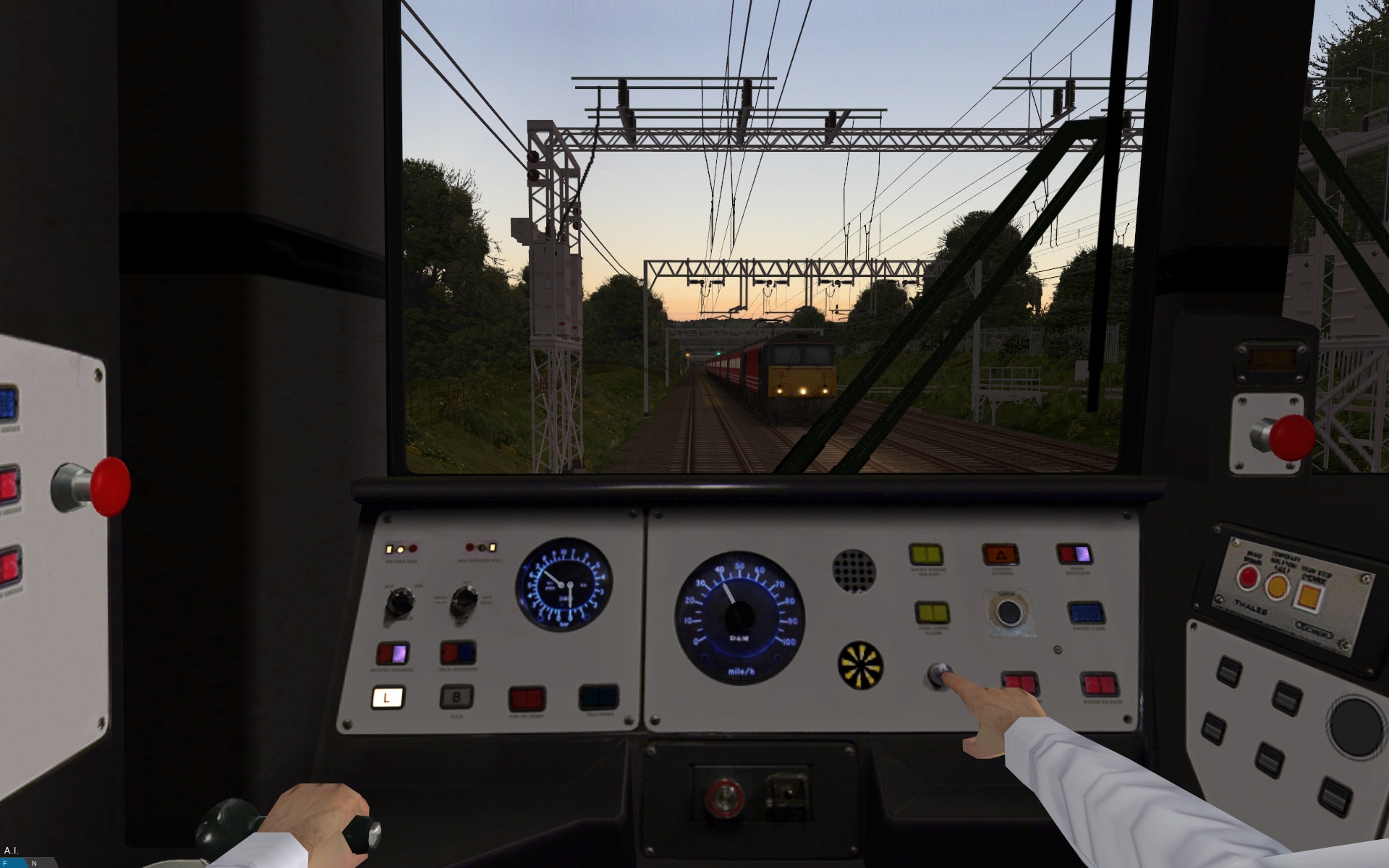1389x868 pixels.
Task: Push the red Brake button on Thales panel
Action: tap(1247, 577)
